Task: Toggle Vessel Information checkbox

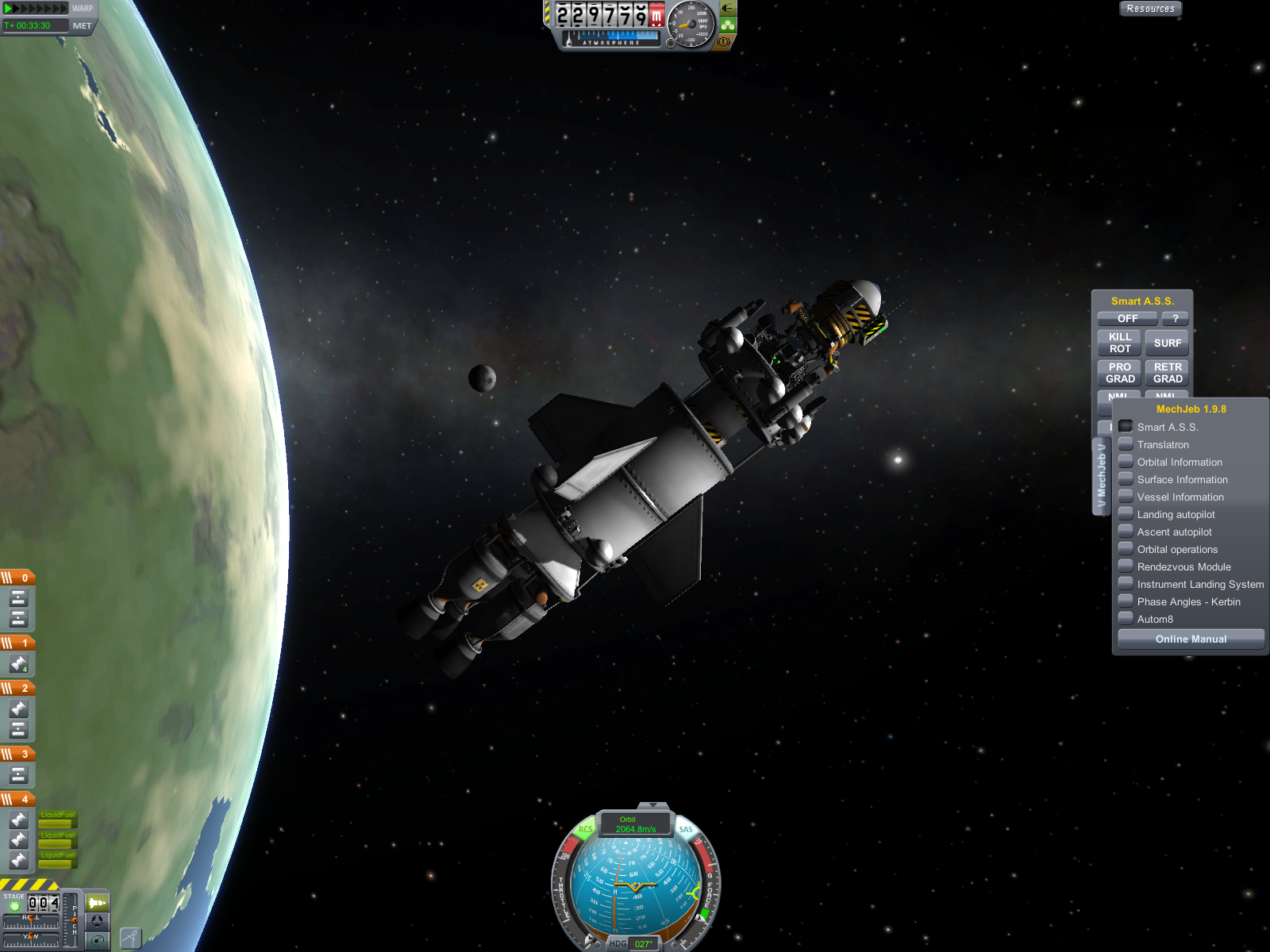Action: tap(1126, 497)
